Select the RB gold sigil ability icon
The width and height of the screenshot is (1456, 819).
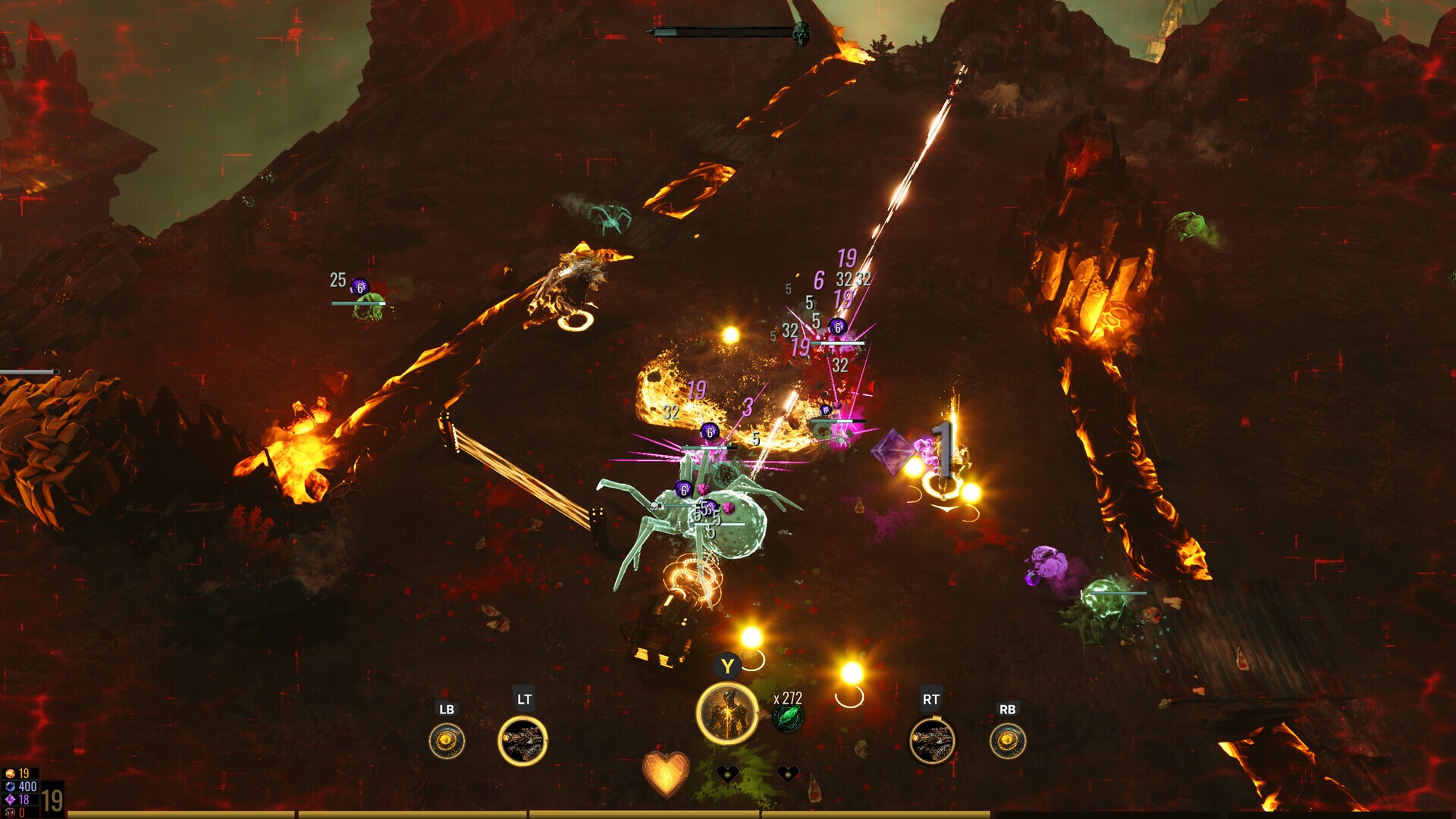(1009, 741)
